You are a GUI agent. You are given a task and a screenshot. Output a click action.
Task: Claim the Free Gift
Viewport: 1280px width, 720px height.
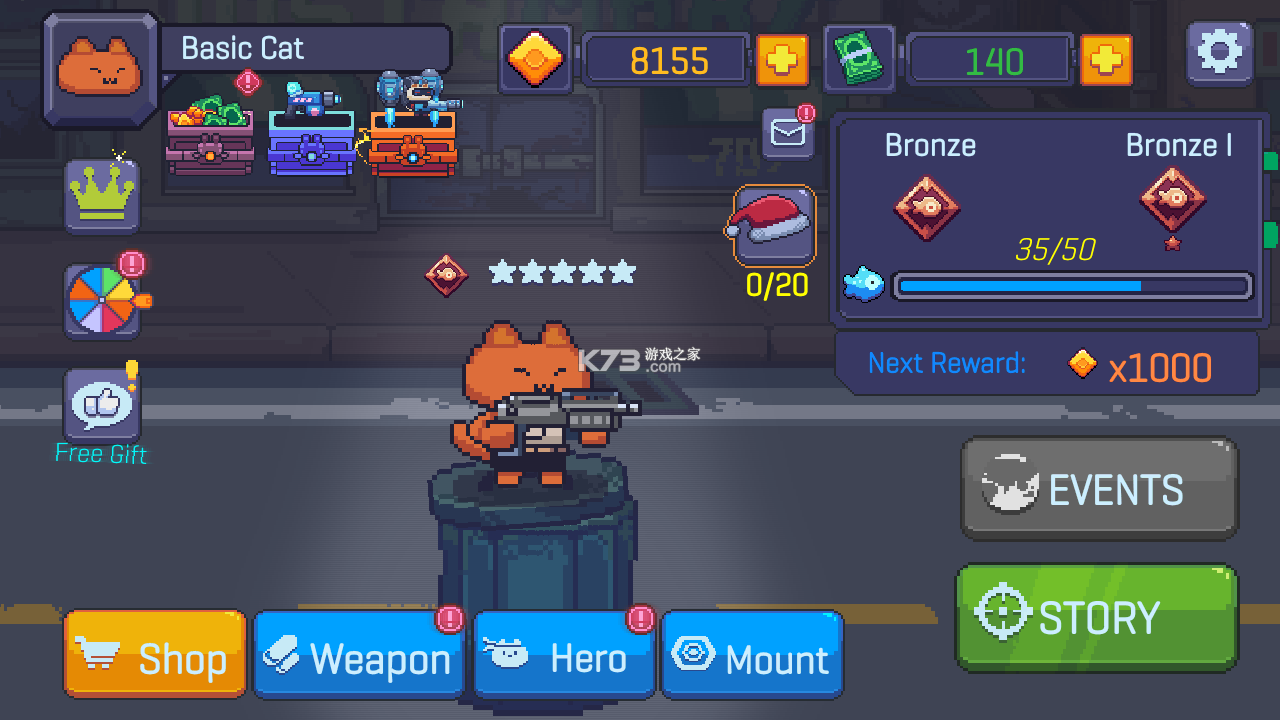(100, 405)
